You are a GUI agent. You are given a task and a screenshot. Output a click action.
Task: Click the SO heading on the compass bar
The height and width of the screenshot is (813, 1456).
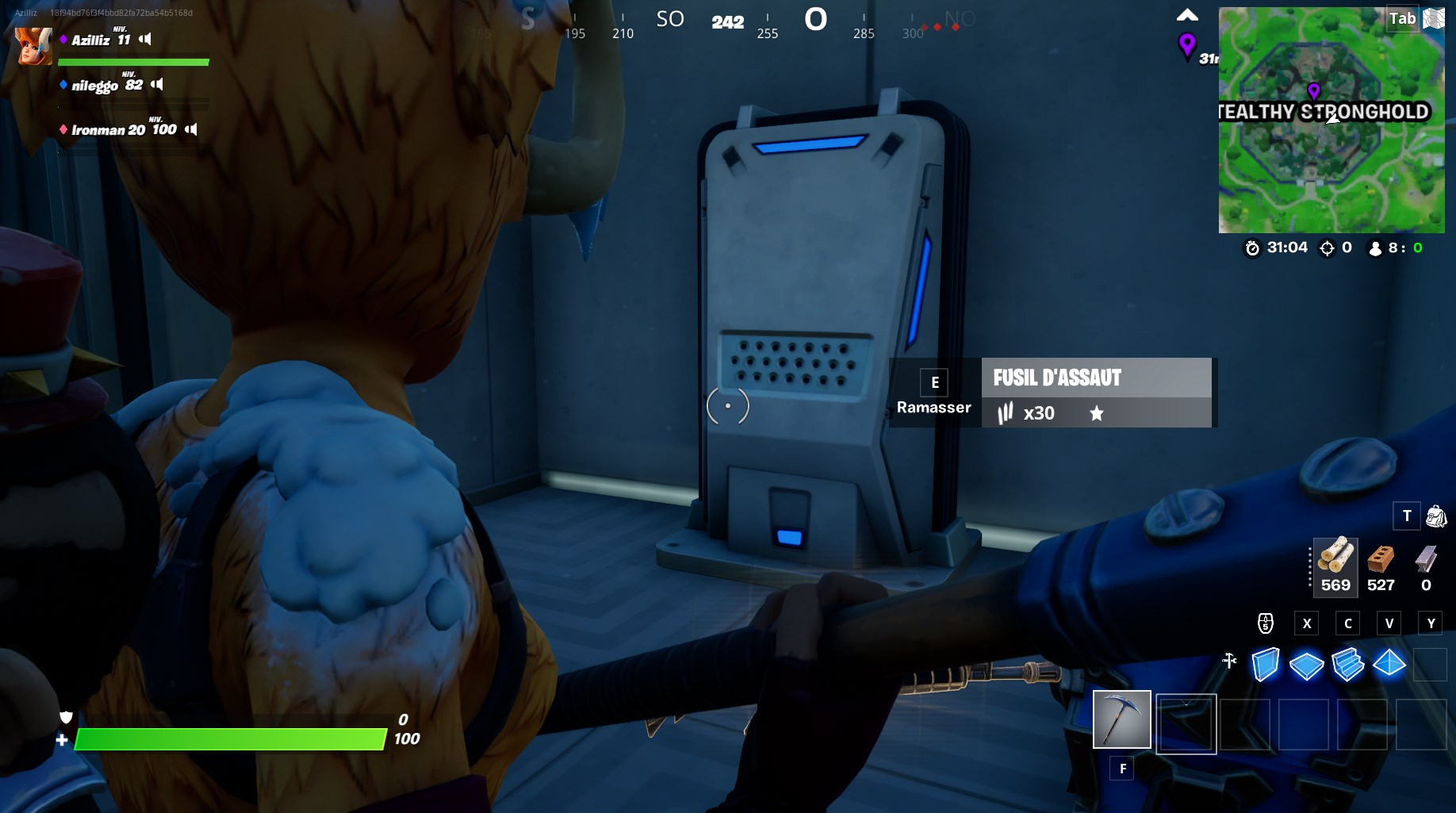[669, 19]
